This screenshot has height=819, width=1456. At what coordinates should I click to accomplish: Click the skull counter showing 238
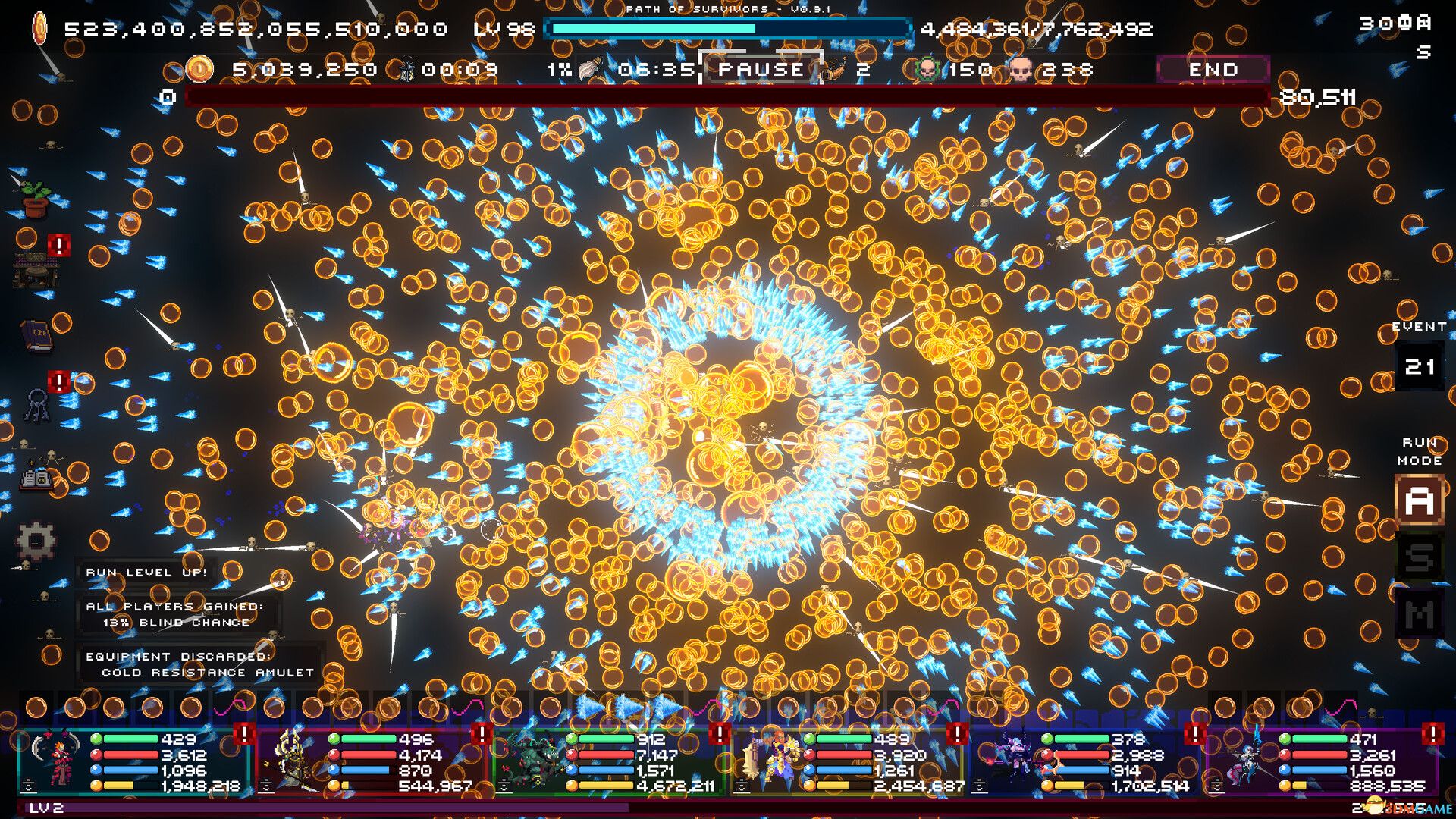click(1020, 69)
